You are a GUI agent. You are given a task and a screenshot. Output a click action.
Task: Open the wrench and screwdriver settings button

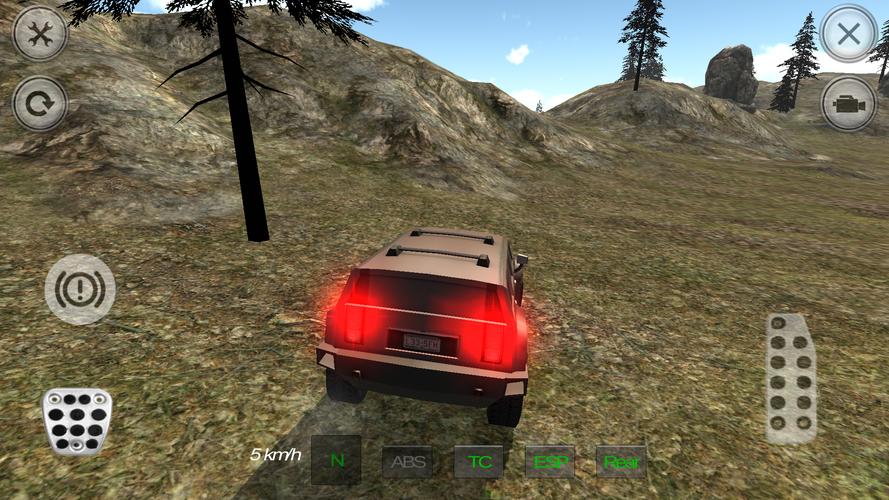coord(40,33)
